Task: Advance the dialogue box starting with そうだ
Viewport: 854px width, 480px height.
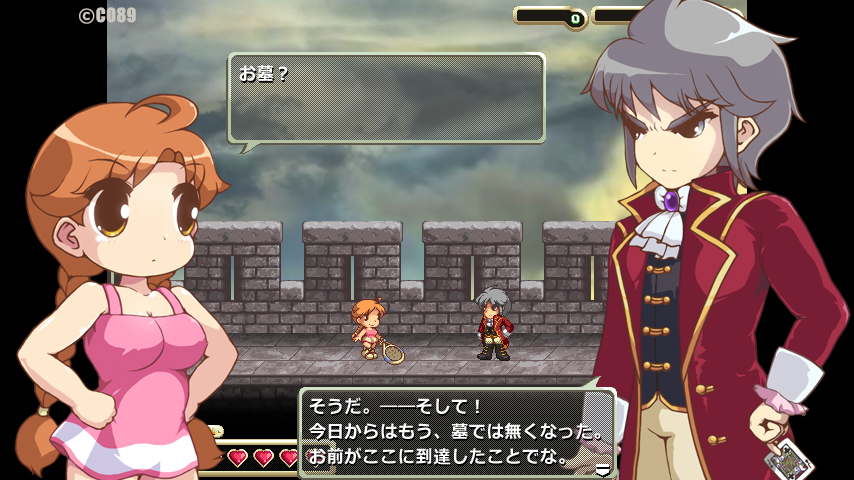Action: (x=456, y=433)
